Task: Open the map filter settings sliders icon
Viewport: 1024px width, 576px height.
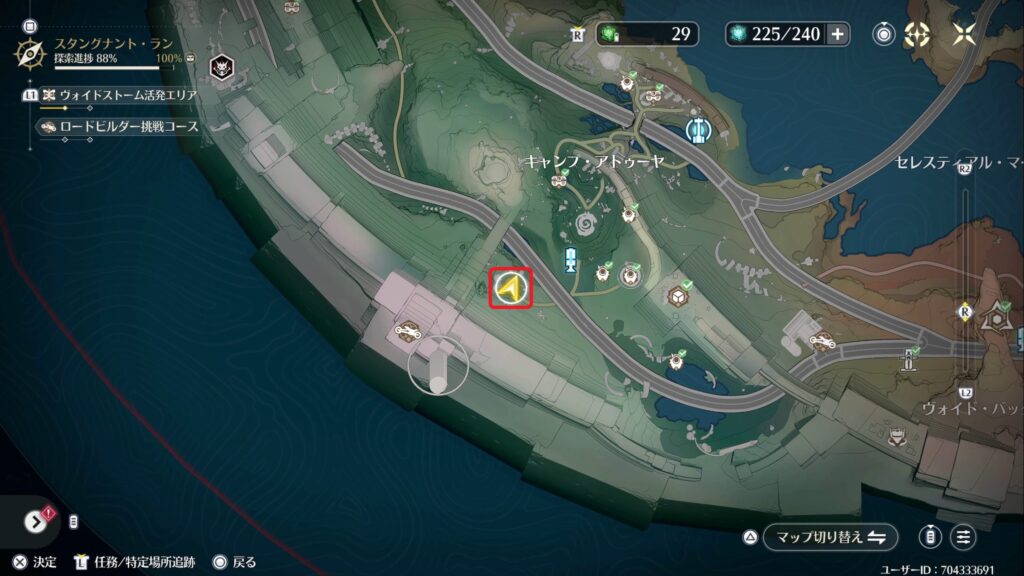Action: coord(963,537)
